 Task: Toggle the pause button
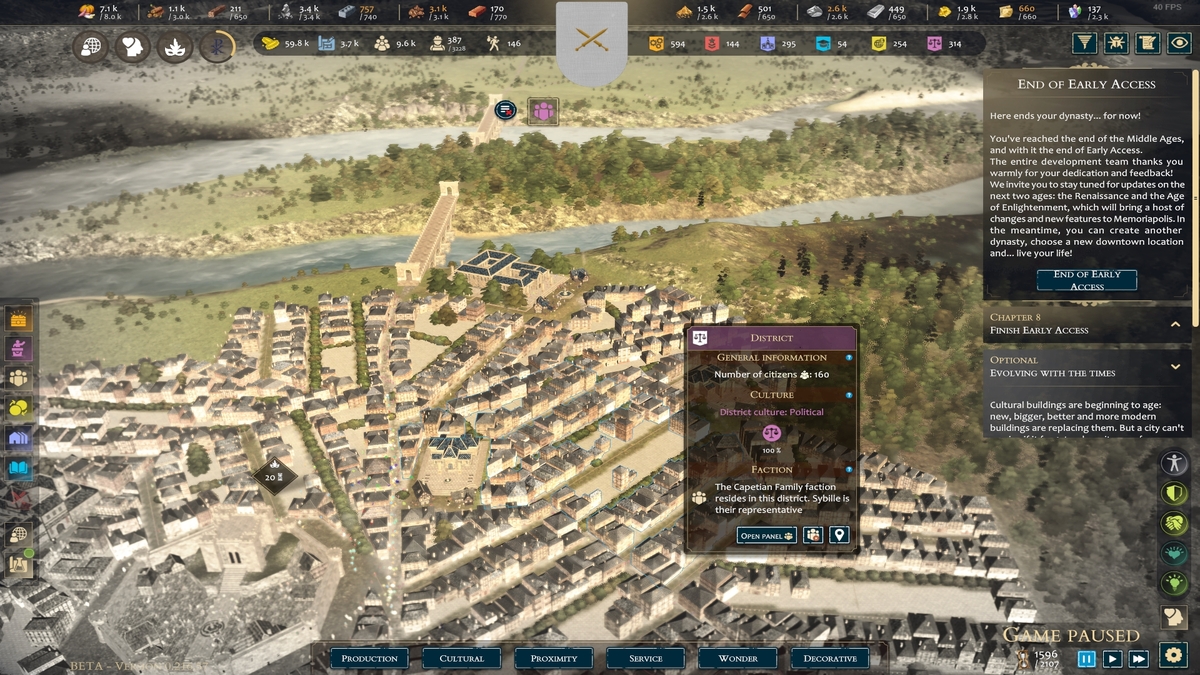(x=1086, y=658)
